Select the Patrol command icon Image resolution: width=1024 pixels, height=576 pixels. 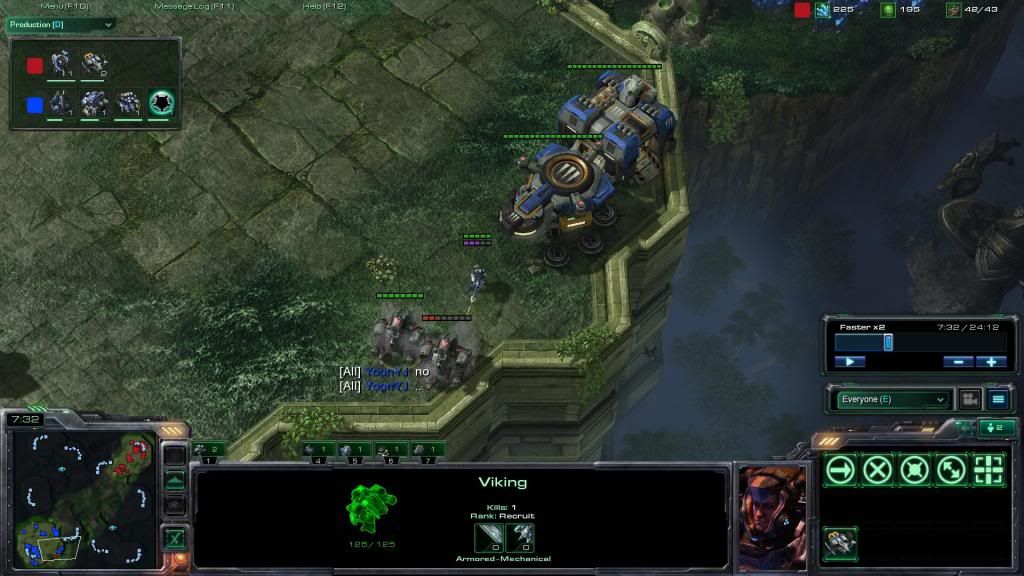[951, 470]
